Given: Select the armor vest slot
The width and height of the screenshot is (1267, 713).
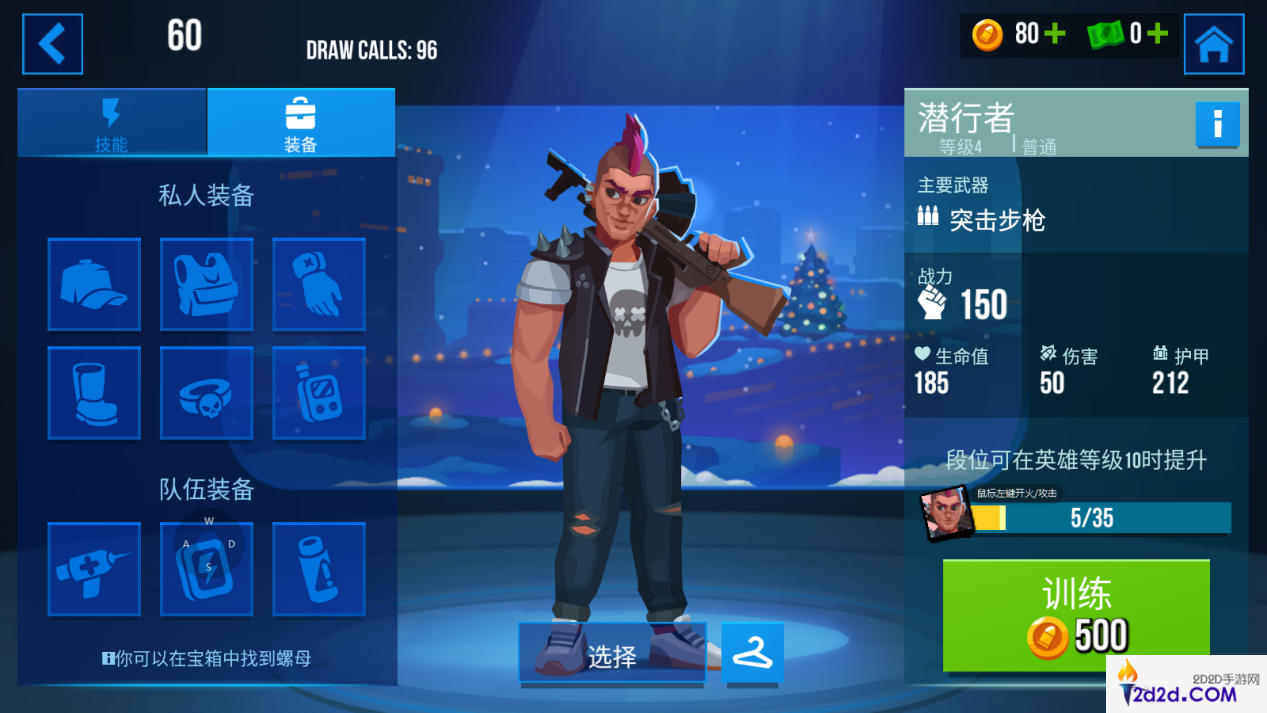Looking at the screenshot, I should tap(206, 284).
